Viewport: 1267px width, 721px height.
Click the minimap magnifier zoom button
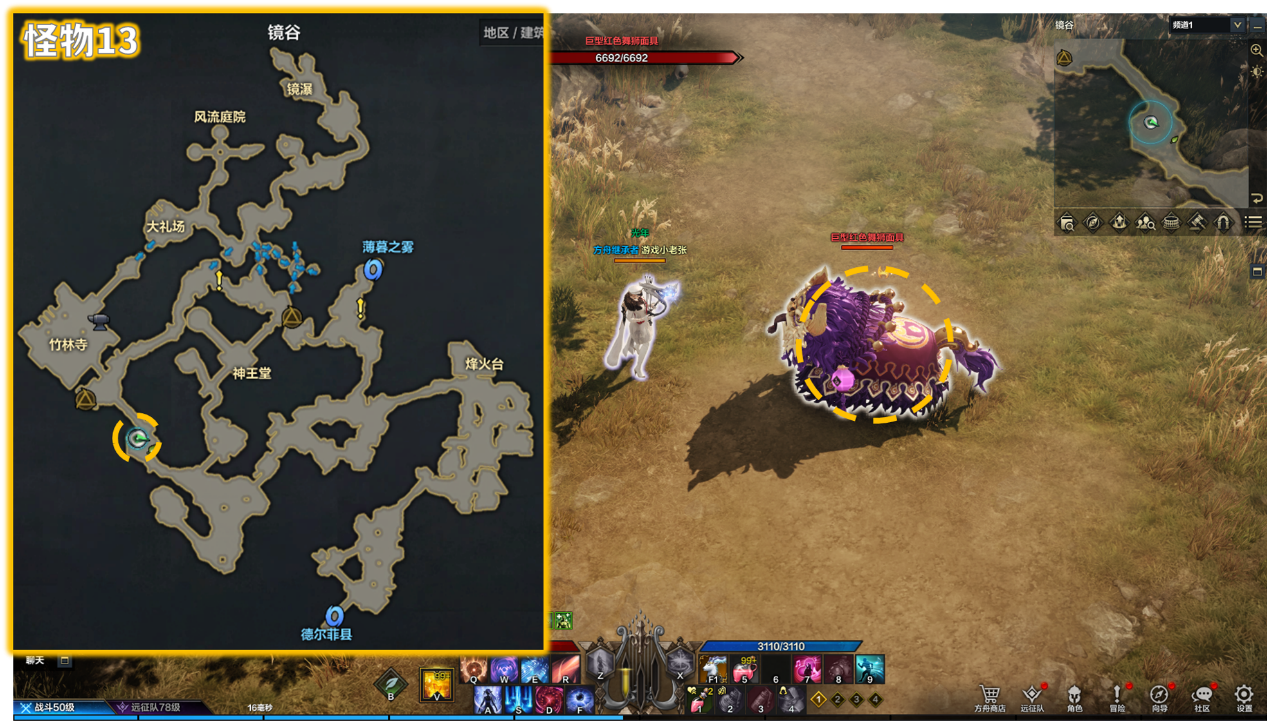coord(1257,50)
